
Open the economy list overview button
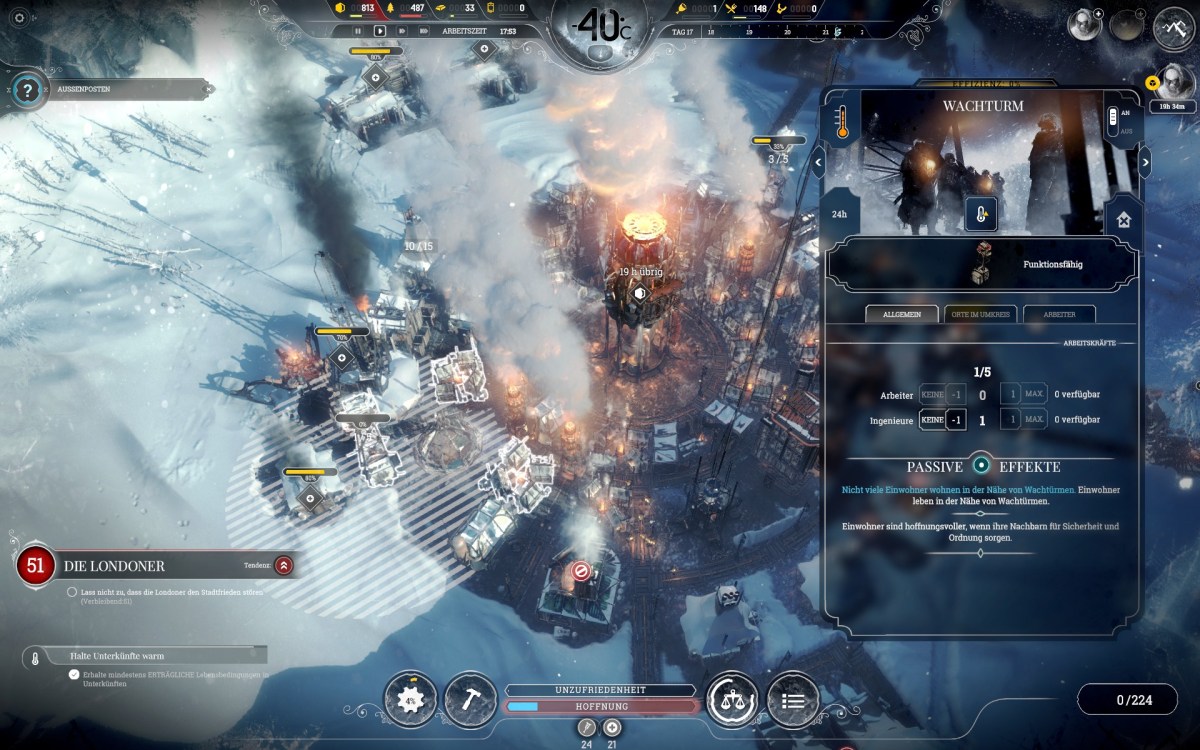792,699
